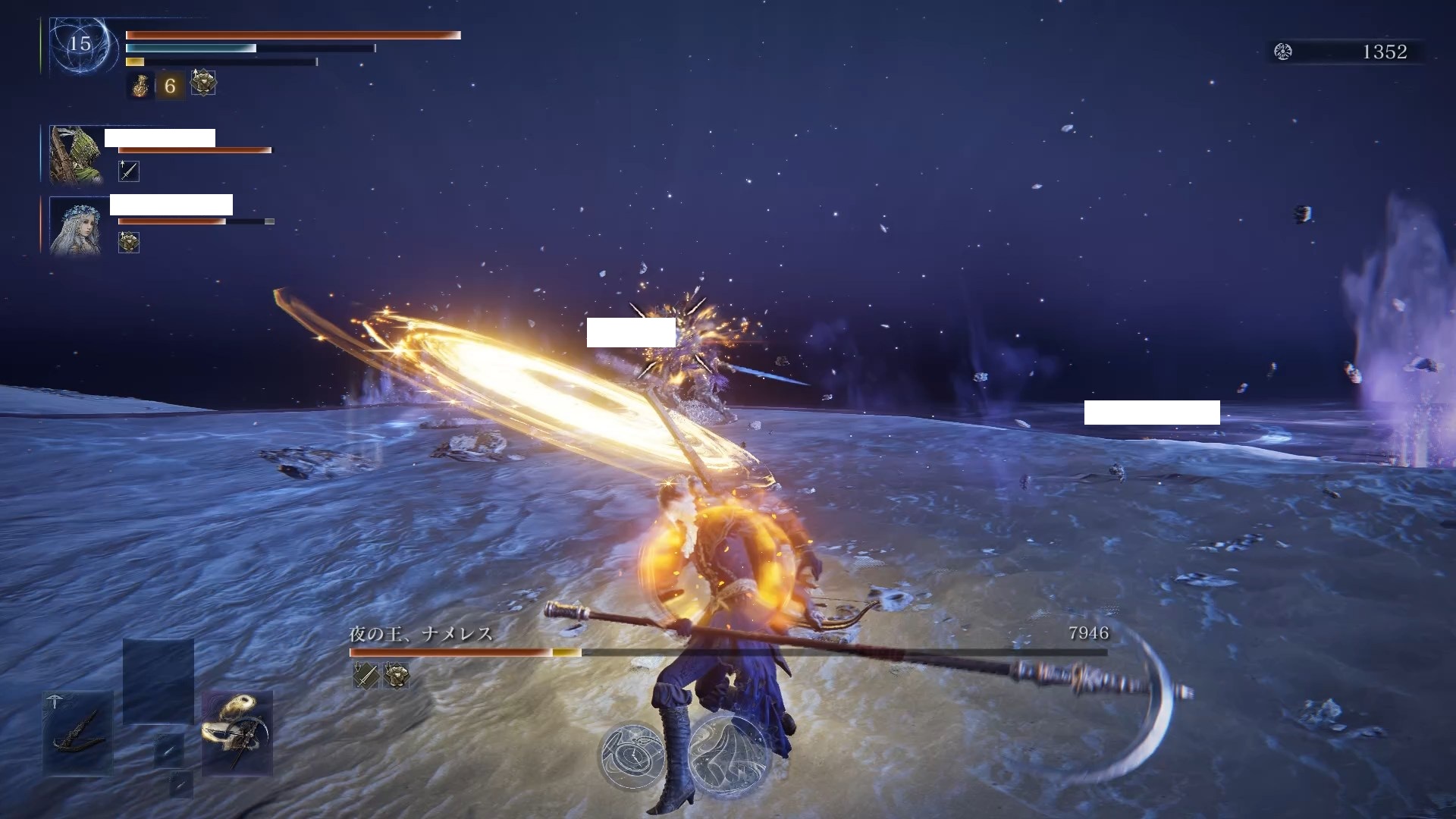
Task: Inspect your armor buff status icon
Action: pyautogui.click(x=203, y=83)
